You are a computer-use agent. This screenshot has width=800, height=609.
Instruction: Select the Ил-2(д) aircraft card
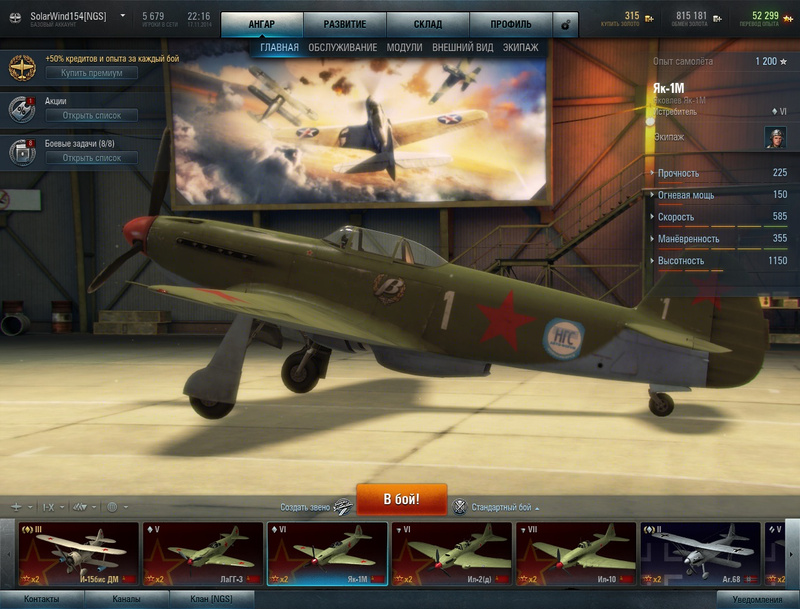[451, 554]
